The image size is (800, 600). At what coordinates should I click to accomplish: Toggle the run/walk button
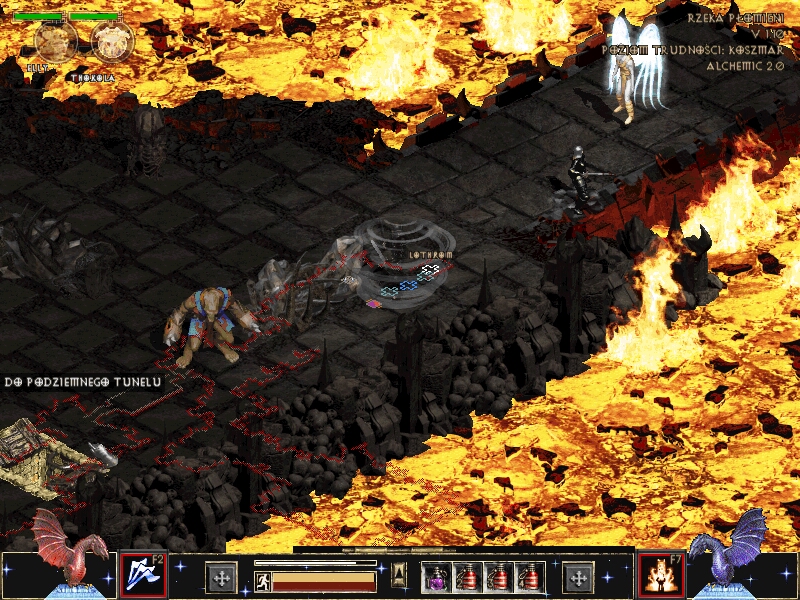point(261,580)
